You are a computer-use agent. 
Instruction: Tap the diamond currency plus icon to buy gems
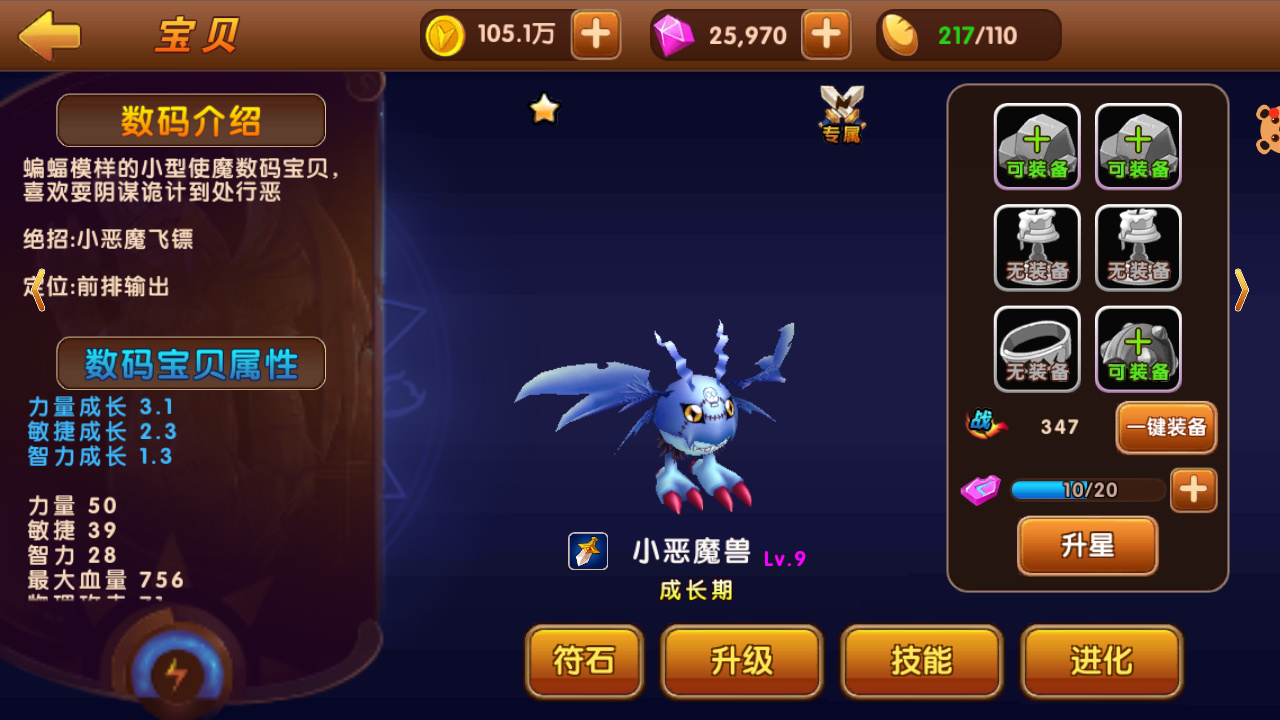826,34
